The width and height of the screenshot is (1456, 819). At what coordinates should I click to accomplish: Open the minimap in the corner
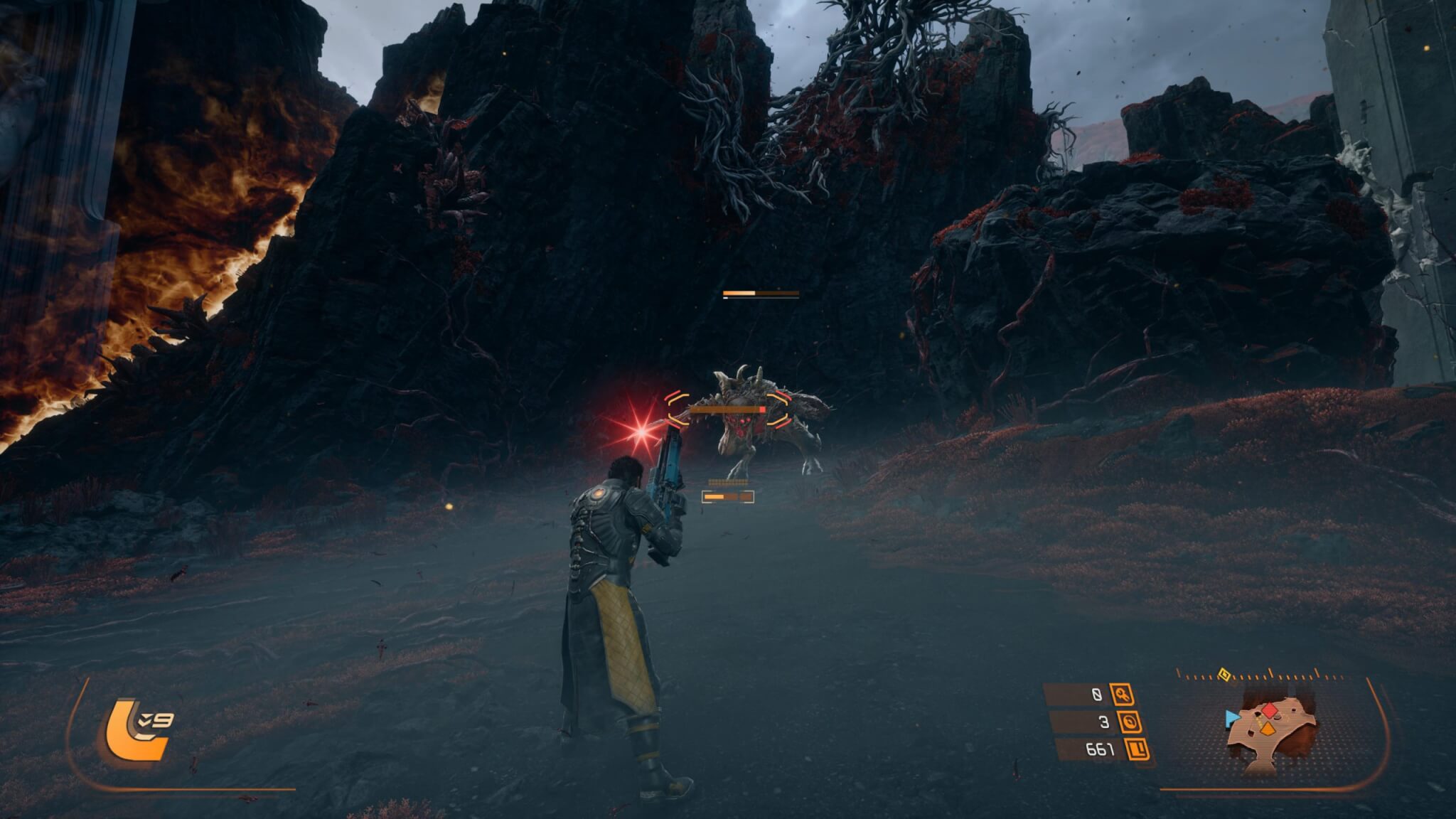click(x=1270, y=732)
